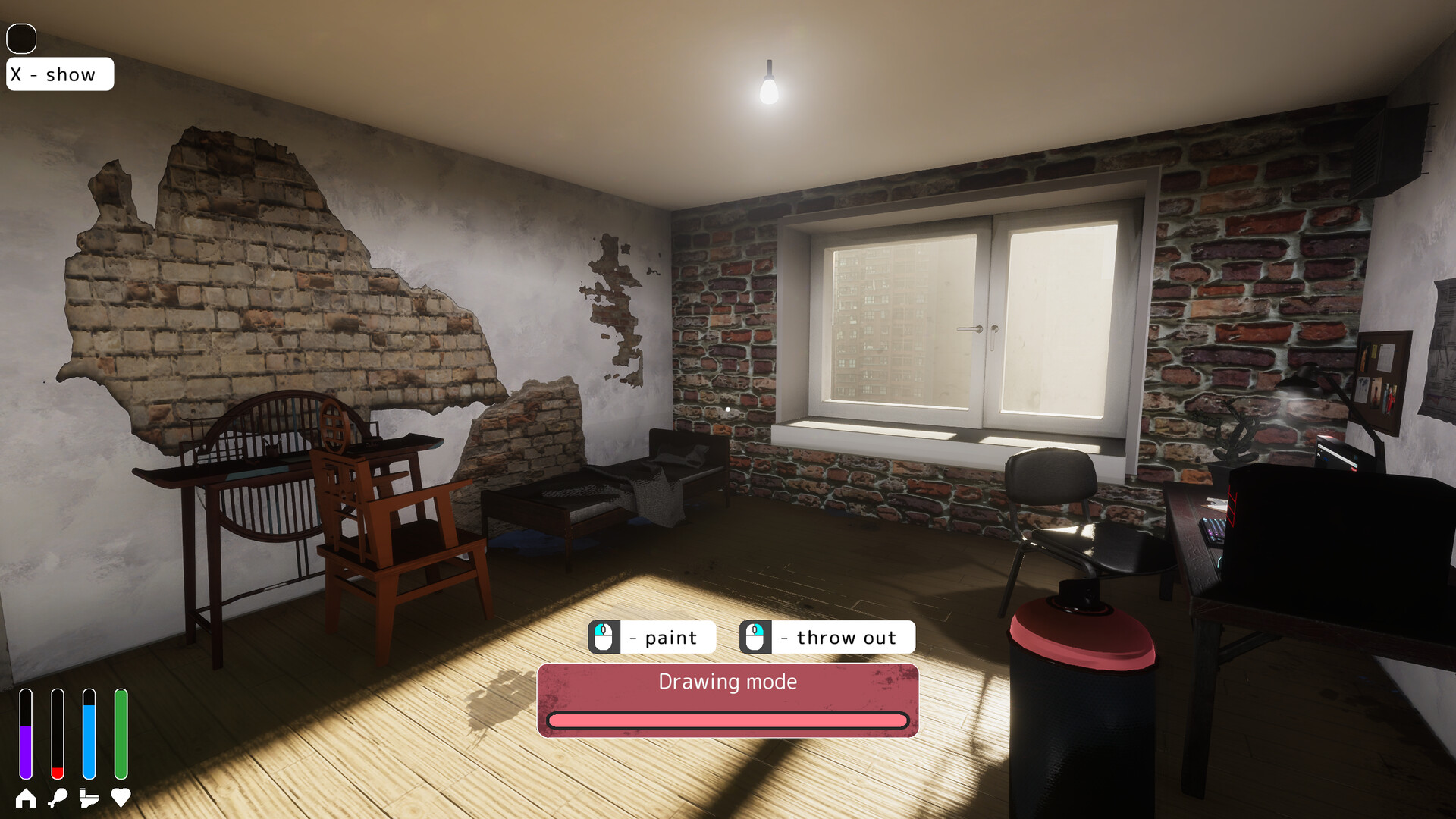Viewport: 1456px width, 819px height.
Task: Toggle the 'X - show' overlay
Action: (59, 74)
